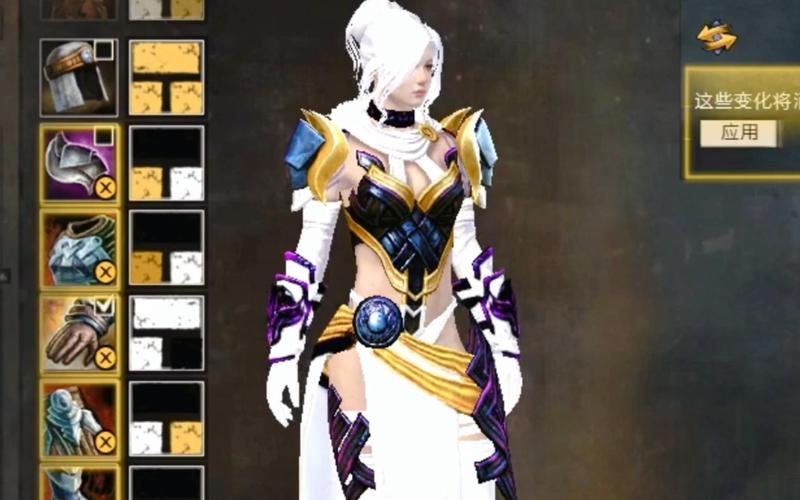Remove the leggings skin via its X badge
Screen dimensions: 800x500
pyautogui.click(x=105, y=442)
